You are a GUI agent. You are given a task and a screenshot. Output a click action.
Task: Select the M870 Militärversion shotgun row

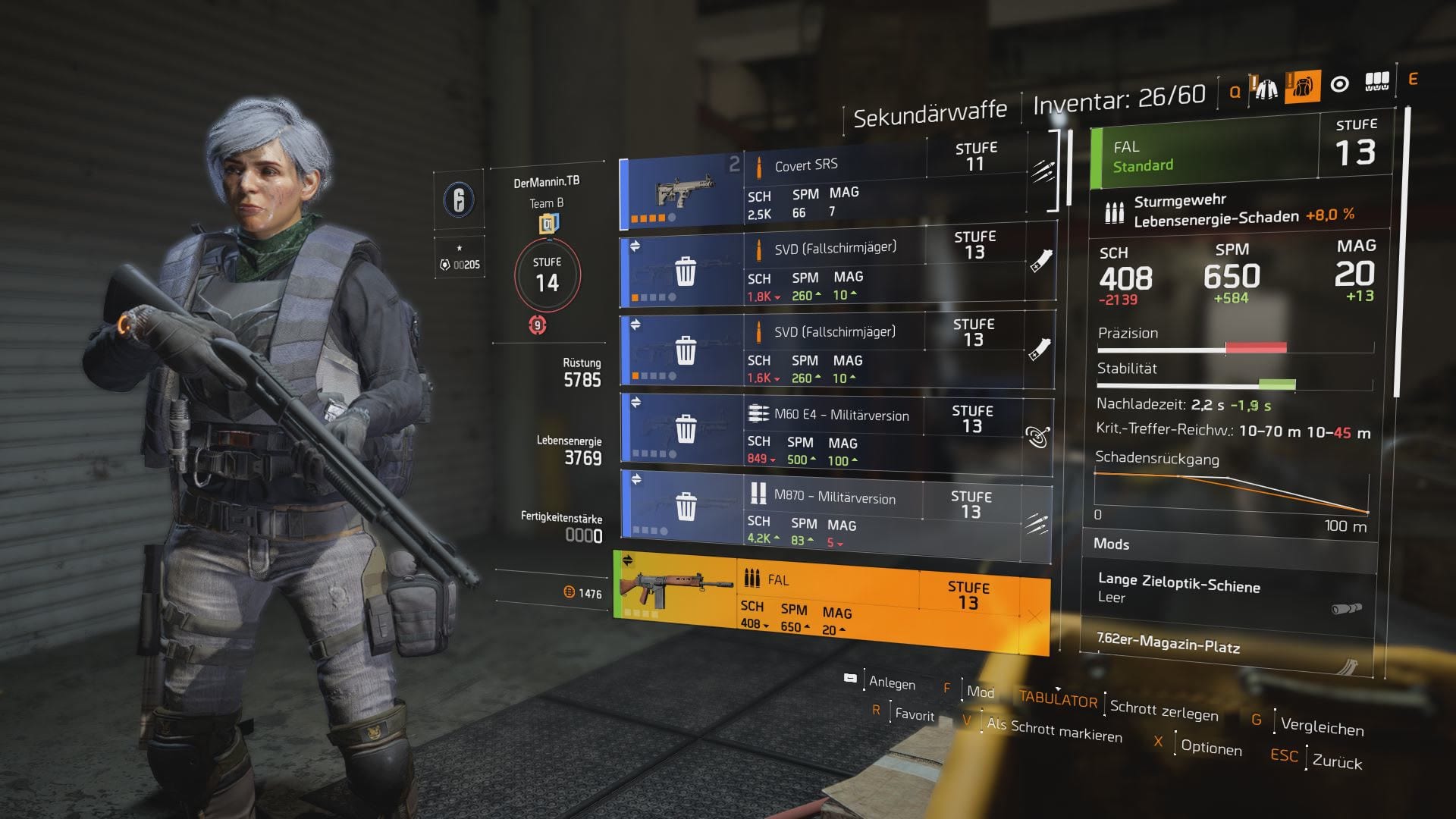[x=834, y=516]
